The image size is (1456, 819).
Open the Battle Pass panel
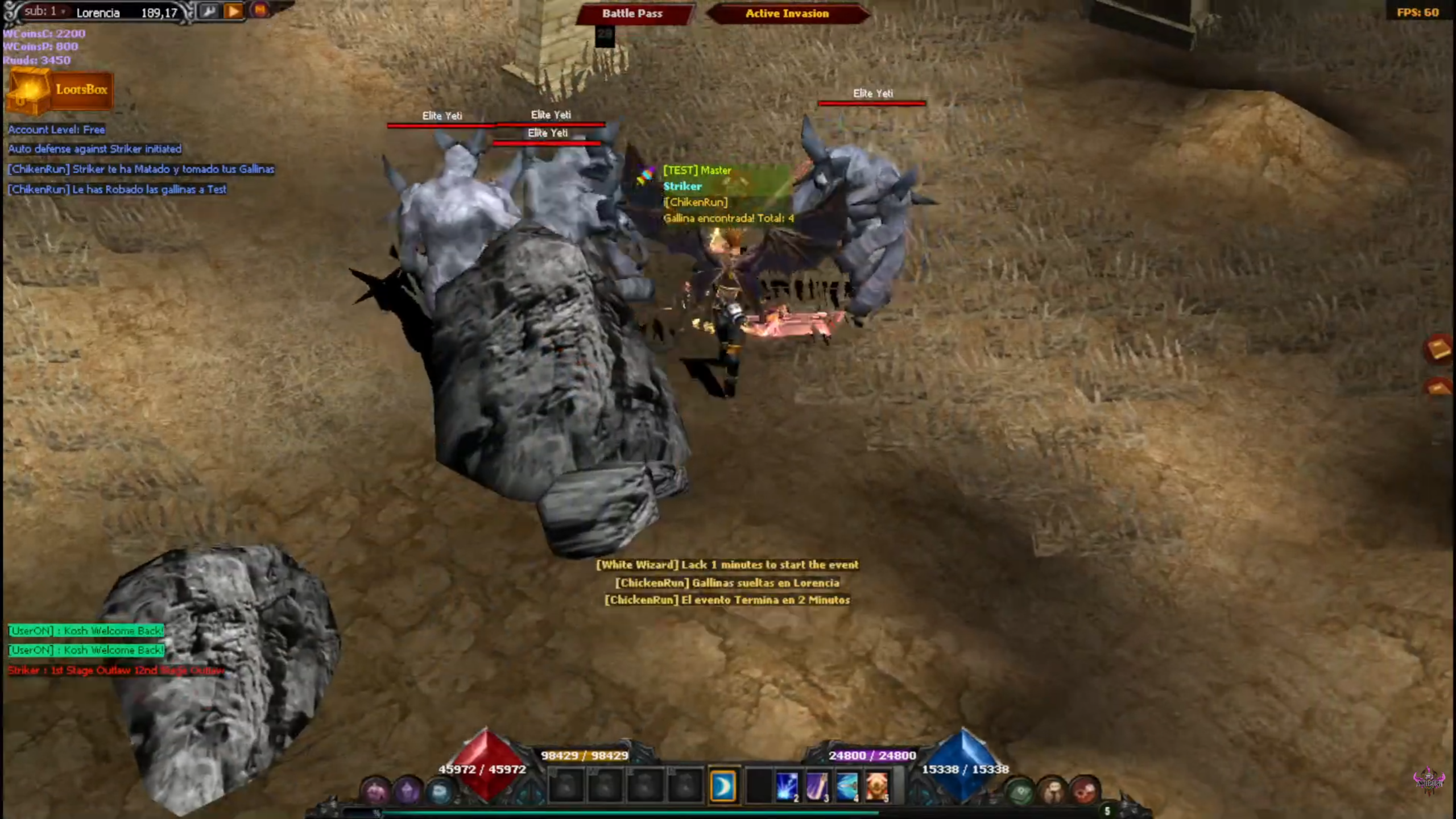pyautogui.click(x=632, y=14)
